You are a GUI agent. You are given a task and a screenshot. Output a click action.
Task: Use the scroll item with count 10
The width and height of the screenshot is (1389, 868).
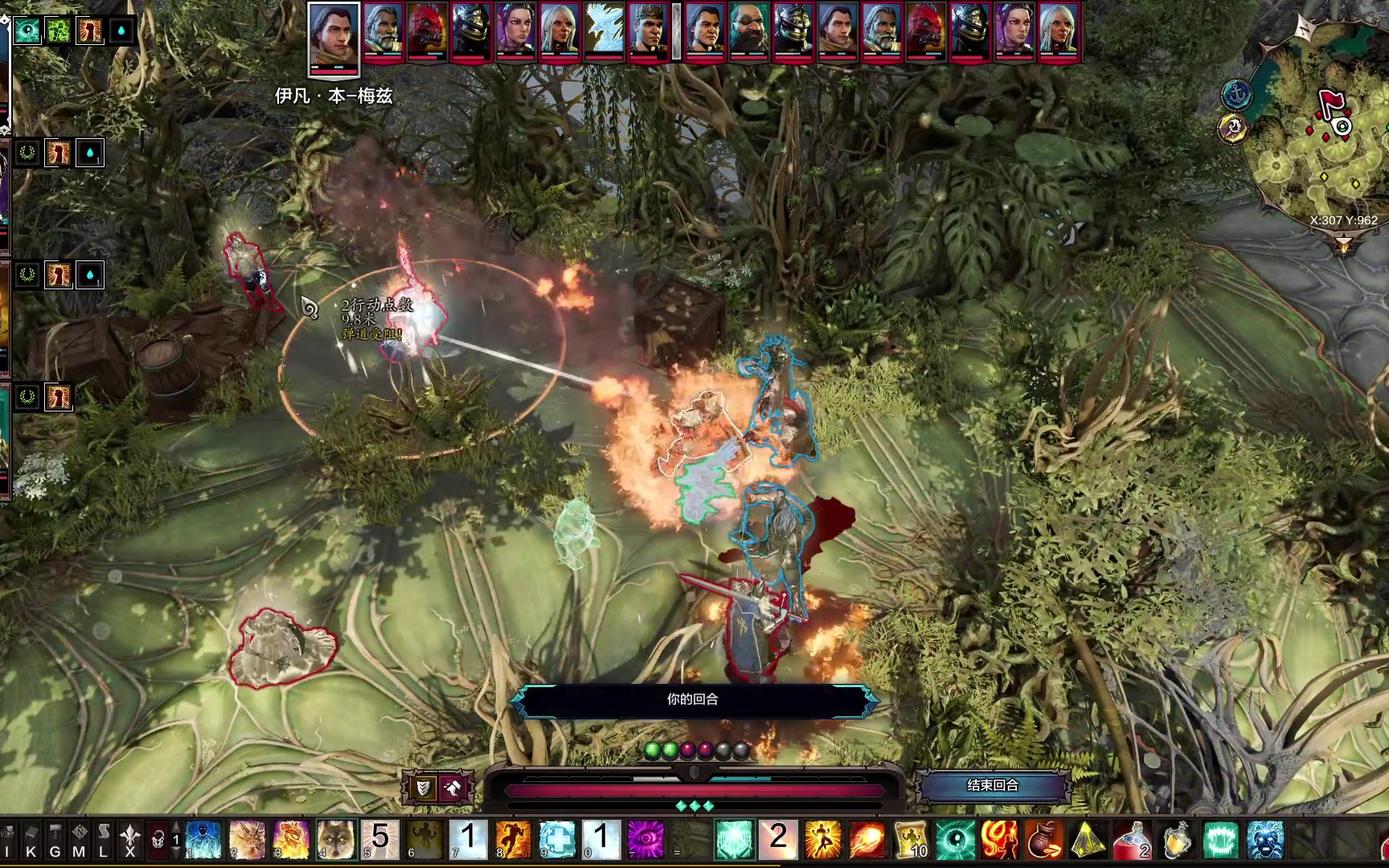pyautogui.click(x=910, y=840)
